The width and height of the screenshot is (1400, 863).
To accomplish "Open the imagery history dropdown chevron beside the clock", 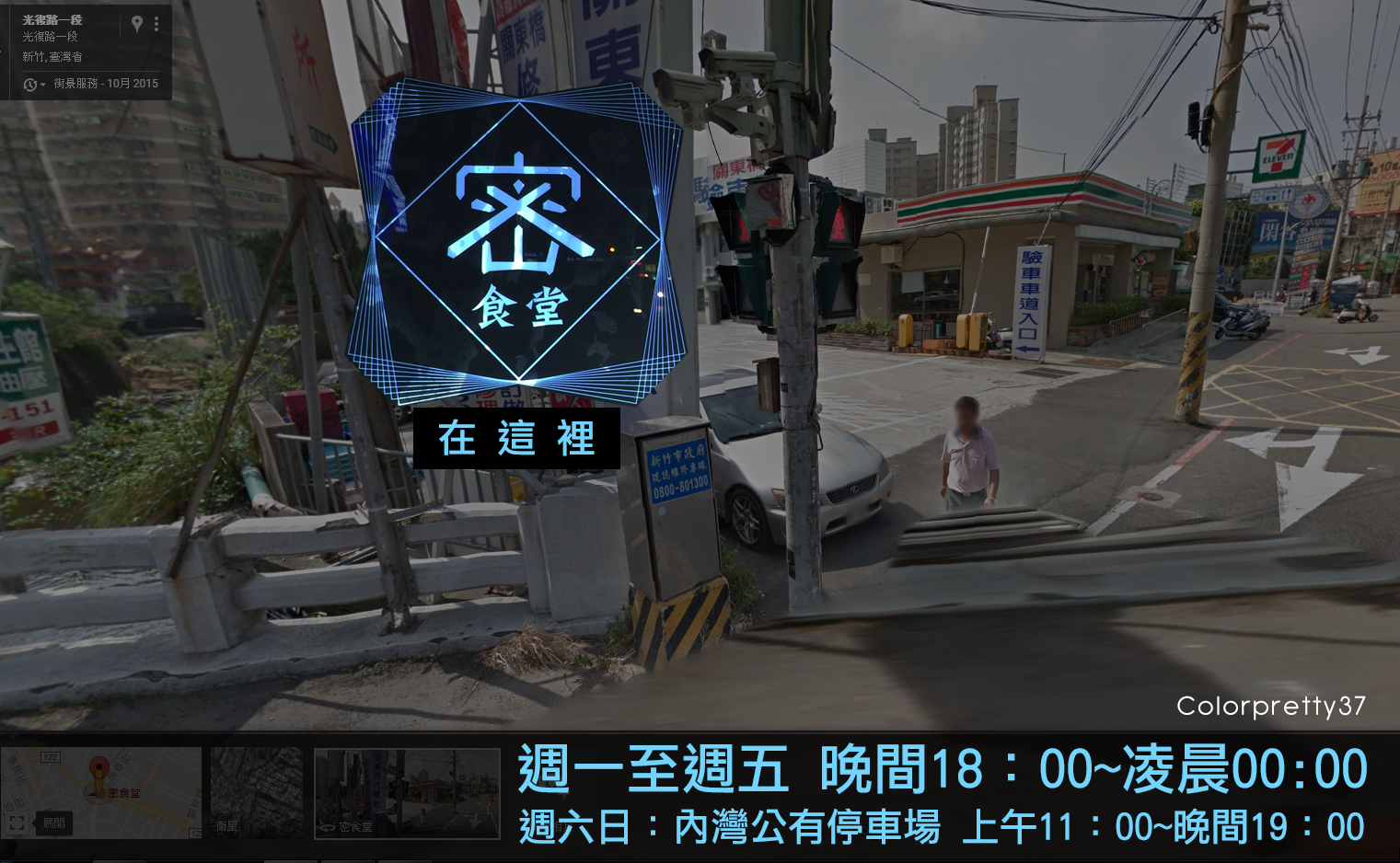I will point(42,84).
